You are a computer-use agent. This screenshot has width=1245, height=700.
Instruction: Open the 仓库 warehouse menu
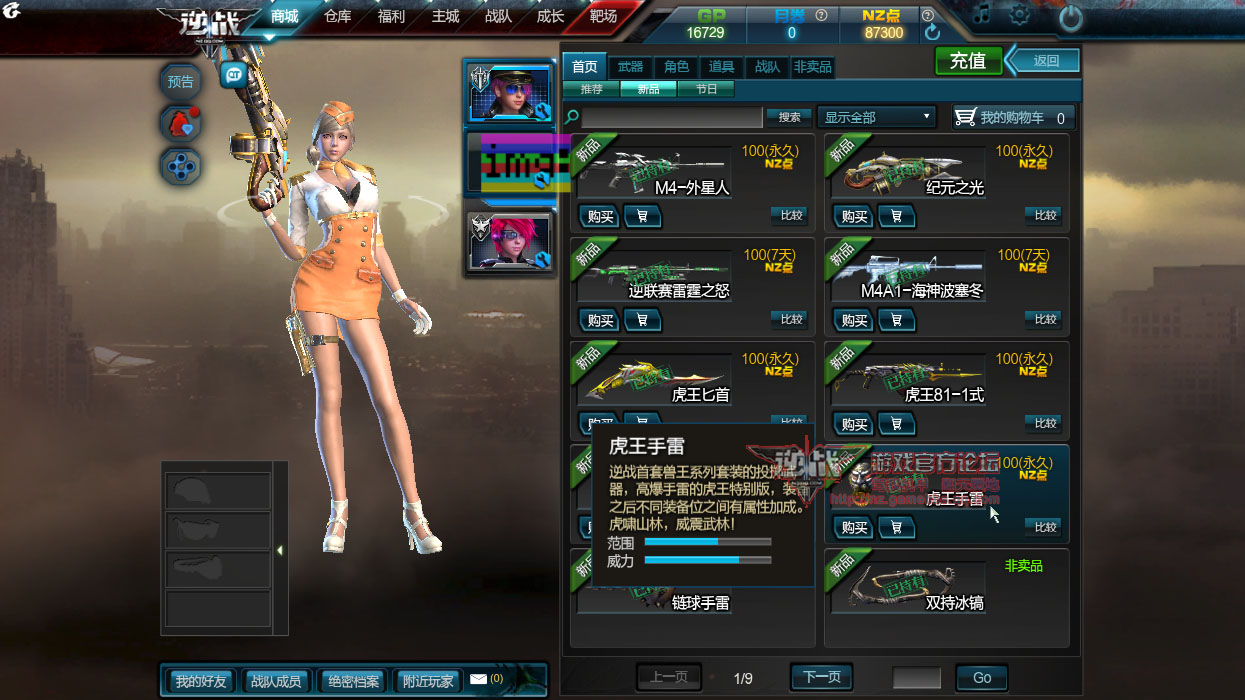(338, 17)
